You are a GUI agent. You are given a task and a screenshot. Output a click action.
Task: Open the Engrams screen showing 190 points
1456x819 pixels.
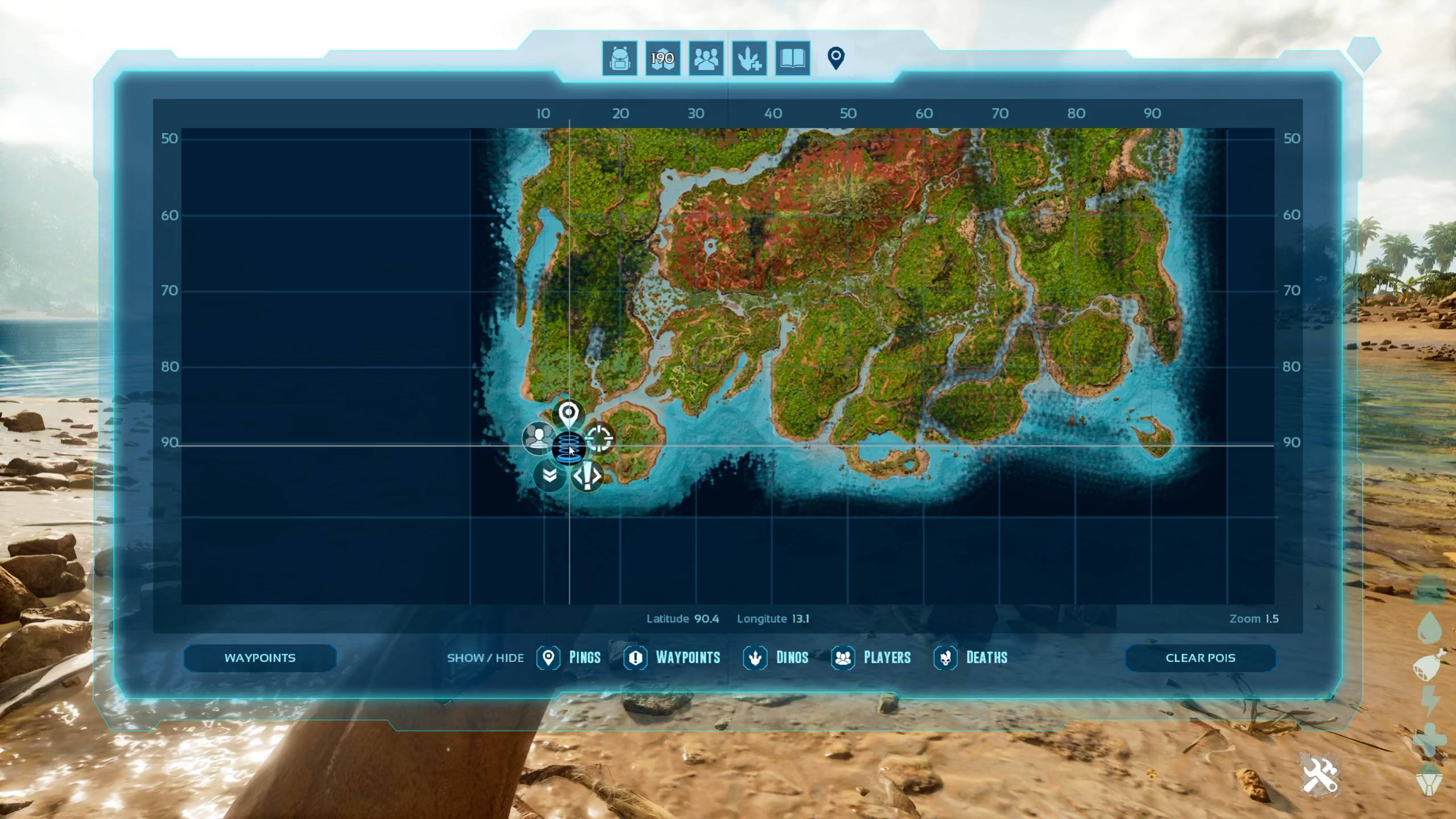662,59
